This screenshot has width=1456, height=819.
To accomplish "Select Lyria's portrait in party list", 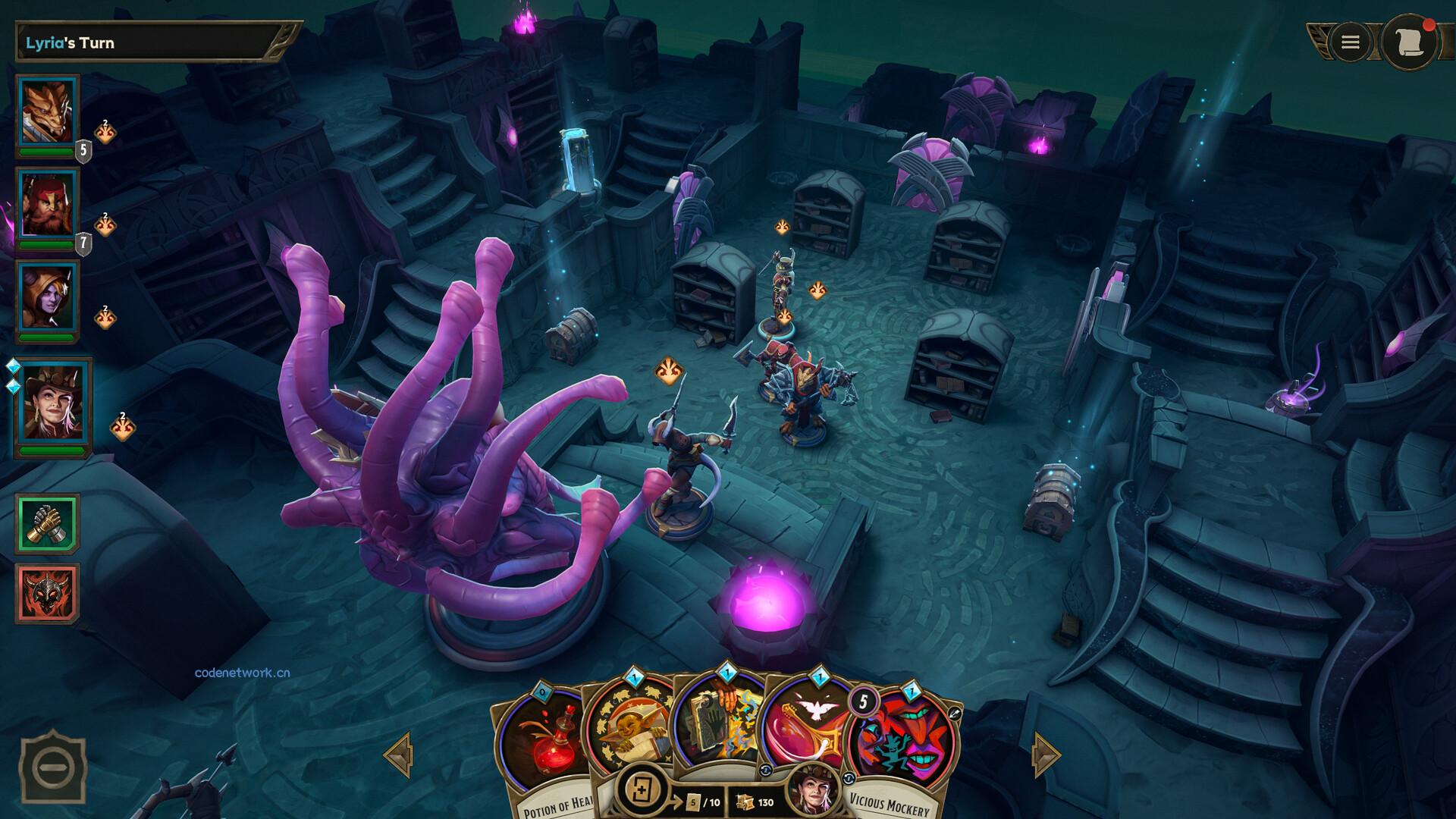I will [x=52, y=402].
